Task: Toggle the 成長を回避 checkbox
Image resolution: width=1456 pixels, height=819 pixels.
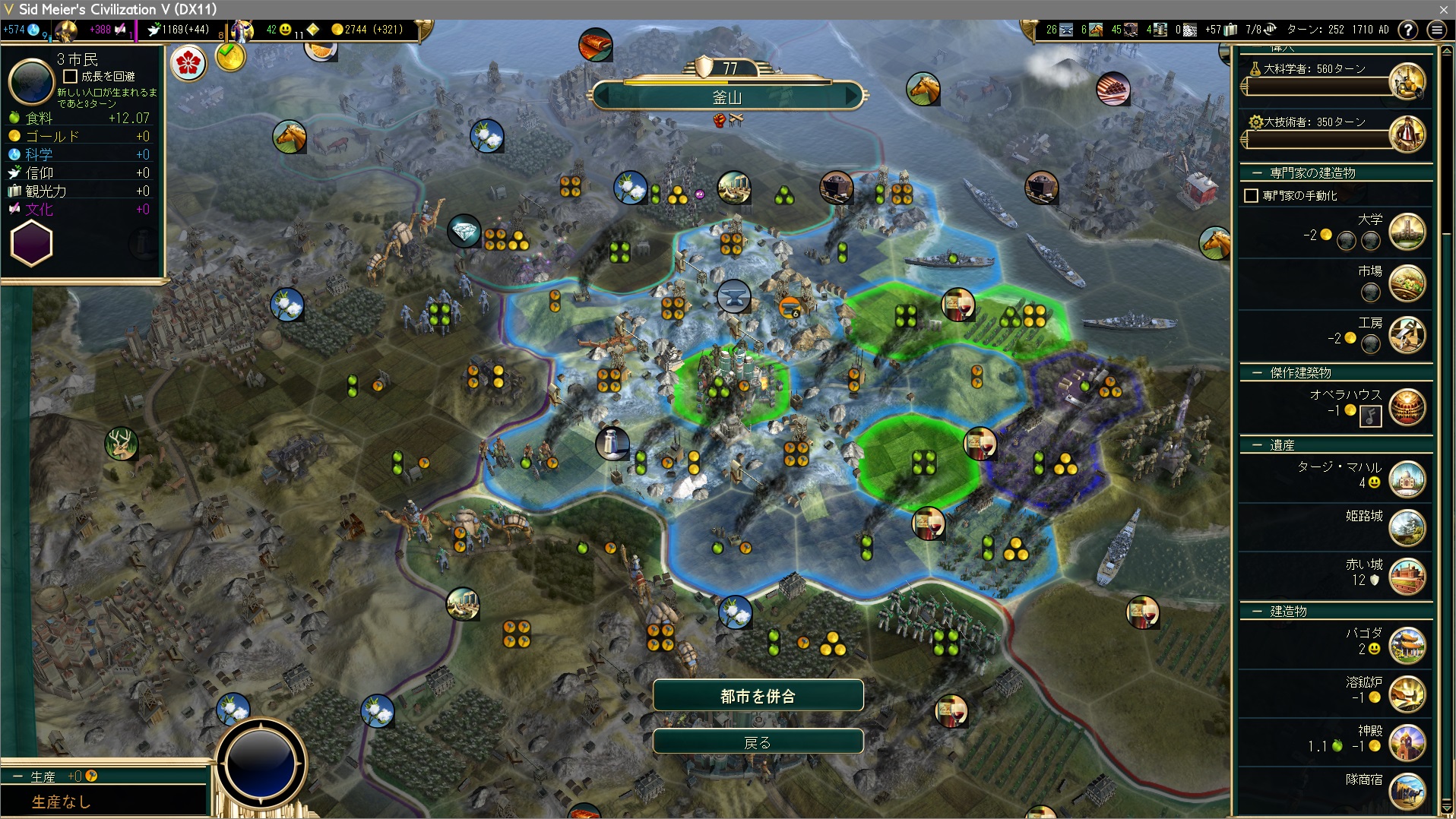Action: (71, 77)
